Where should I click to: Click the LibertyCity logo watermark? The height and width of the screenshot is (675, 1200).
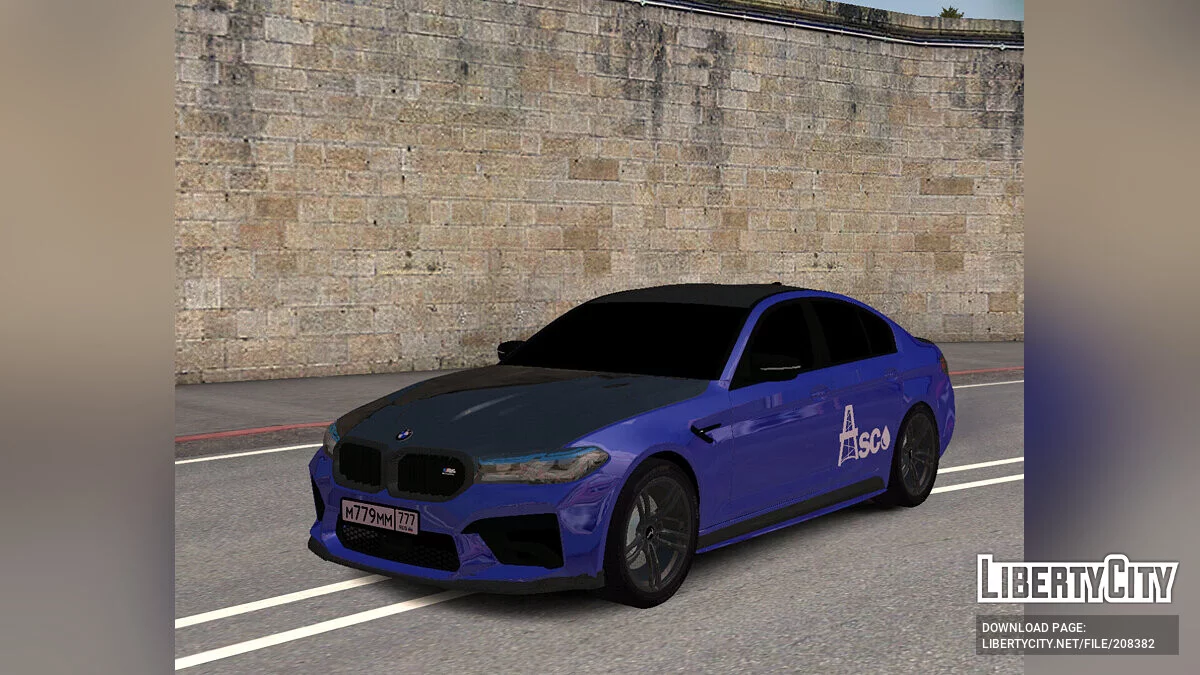[1077, 579]
